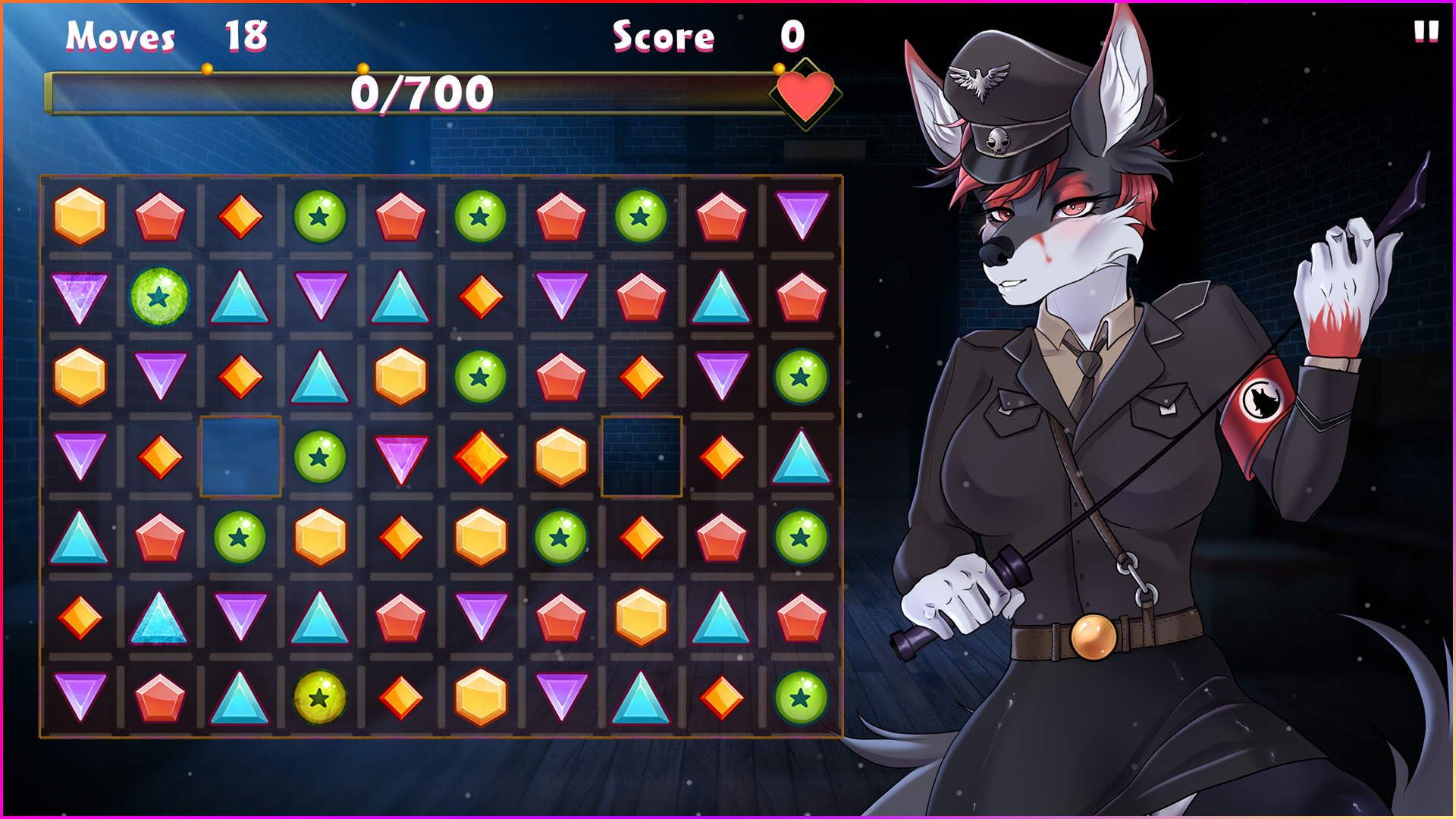The height and width of the screenshot is (819, 1456).
Task: Select the green star gem in the rightmost column
Action: pyautogui.click(x=800, y=375)
